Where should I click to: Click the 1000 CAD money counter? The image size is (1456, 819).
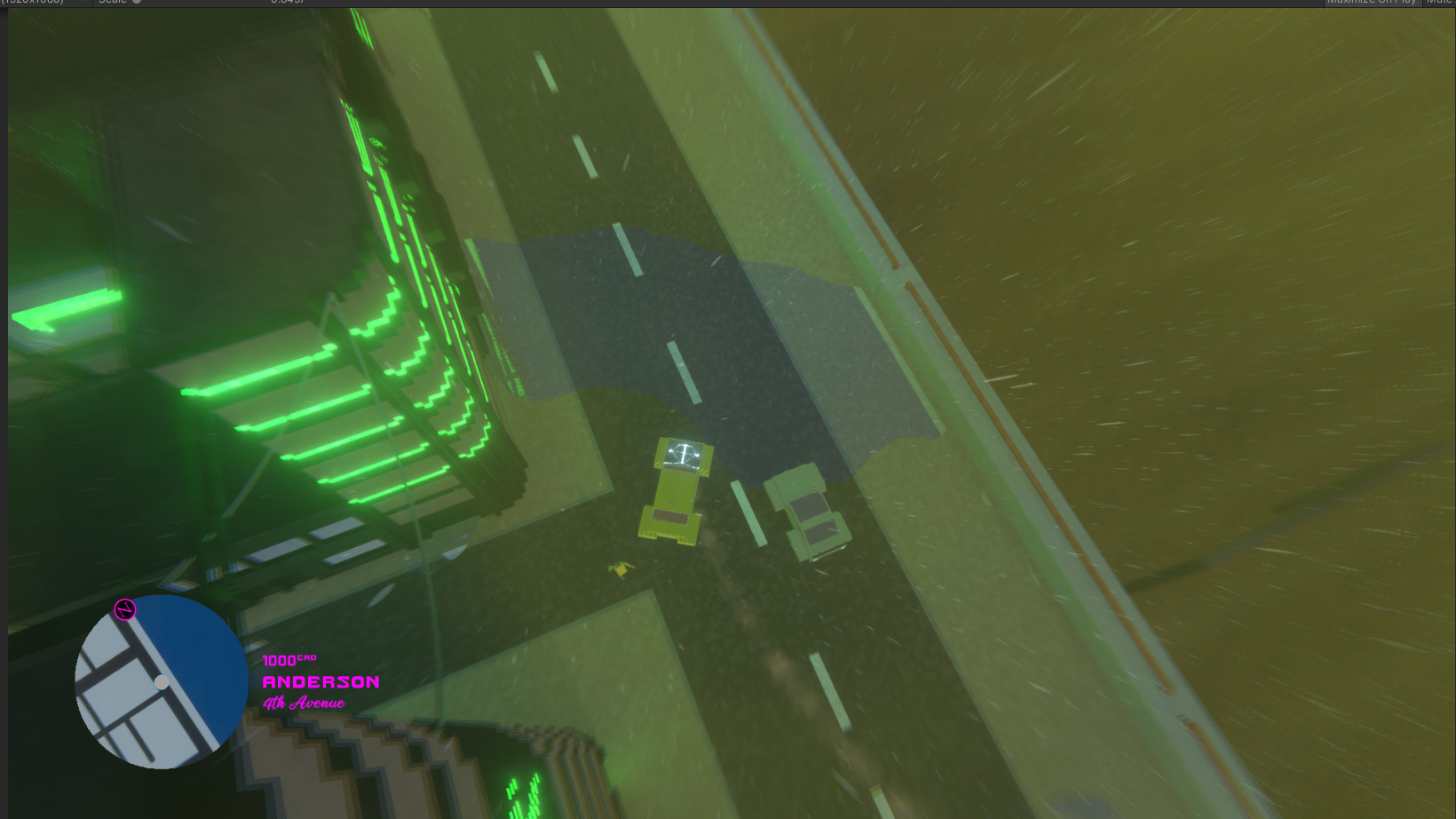(x=288, y=662)
